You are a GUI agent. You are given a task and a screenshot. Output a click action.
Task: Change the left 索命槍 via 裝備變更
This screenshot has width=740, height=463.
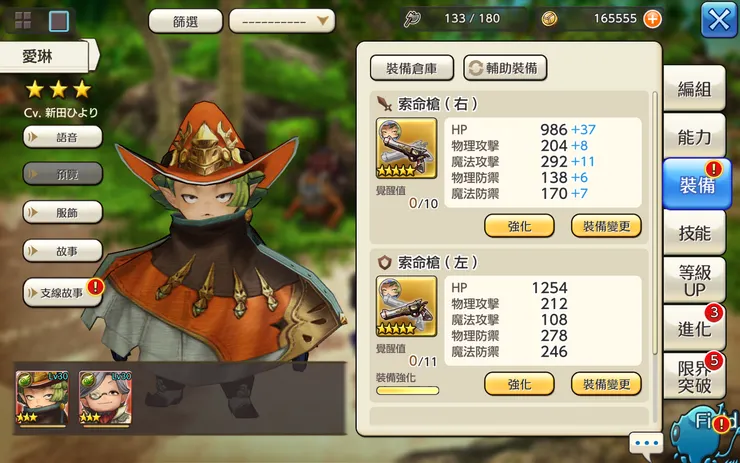606,384
